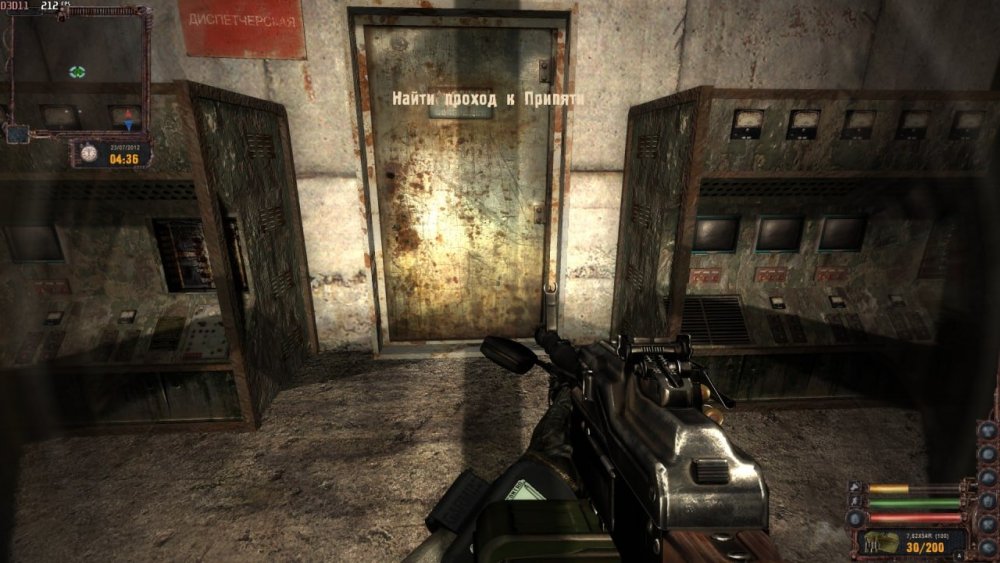Click the stopwatch clock icon
Screen dimensions: 1000x563
pyautogui.click(x=90, y=153)
